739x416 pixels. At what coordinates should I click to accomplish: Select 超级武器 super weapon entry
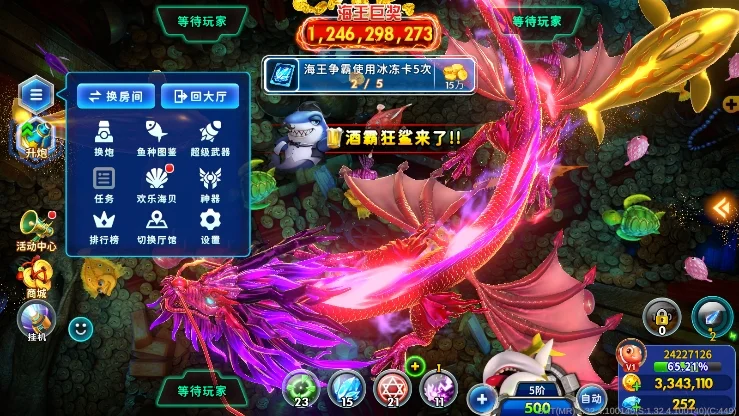pos(210,136)
